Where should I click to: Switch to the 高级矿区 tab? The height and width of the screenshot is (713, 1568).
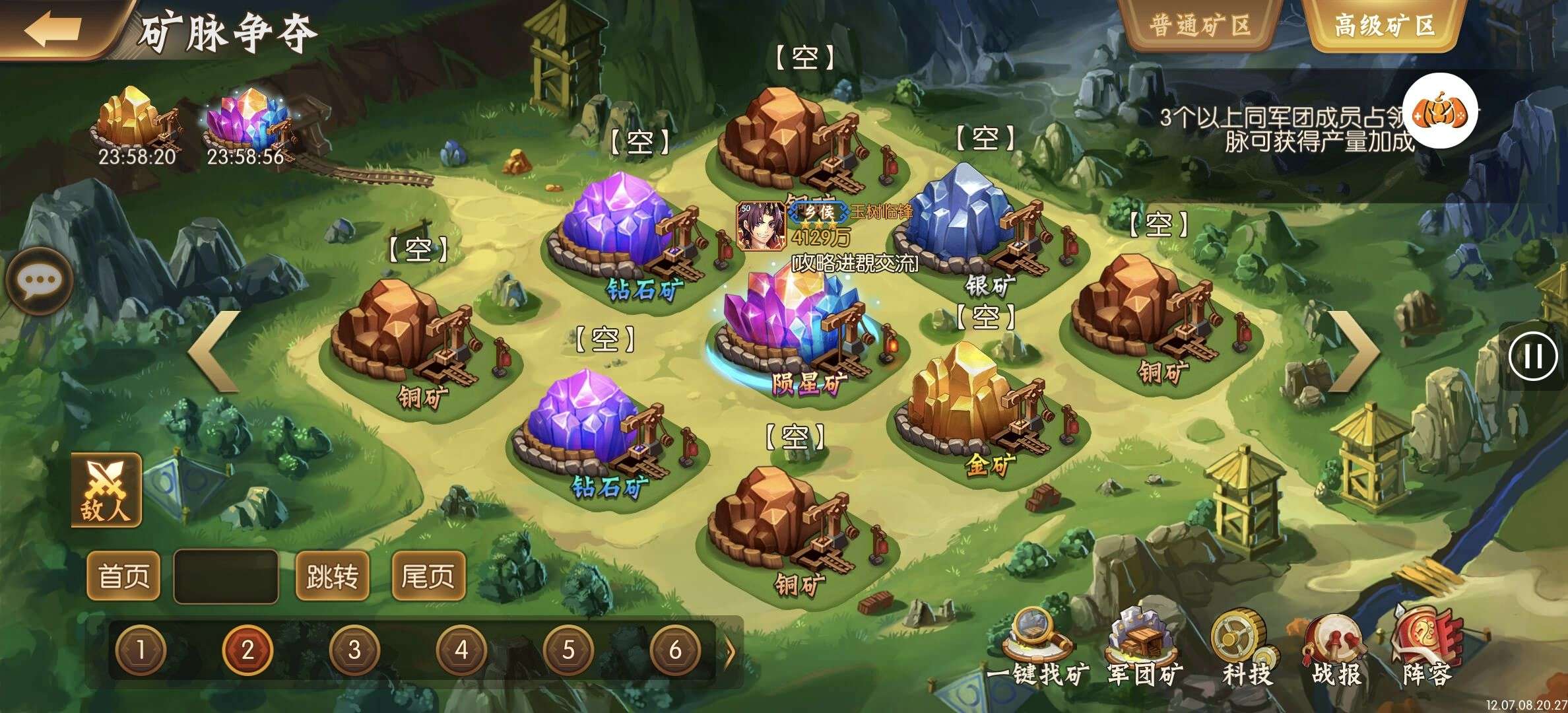(x=1384, y=26)
